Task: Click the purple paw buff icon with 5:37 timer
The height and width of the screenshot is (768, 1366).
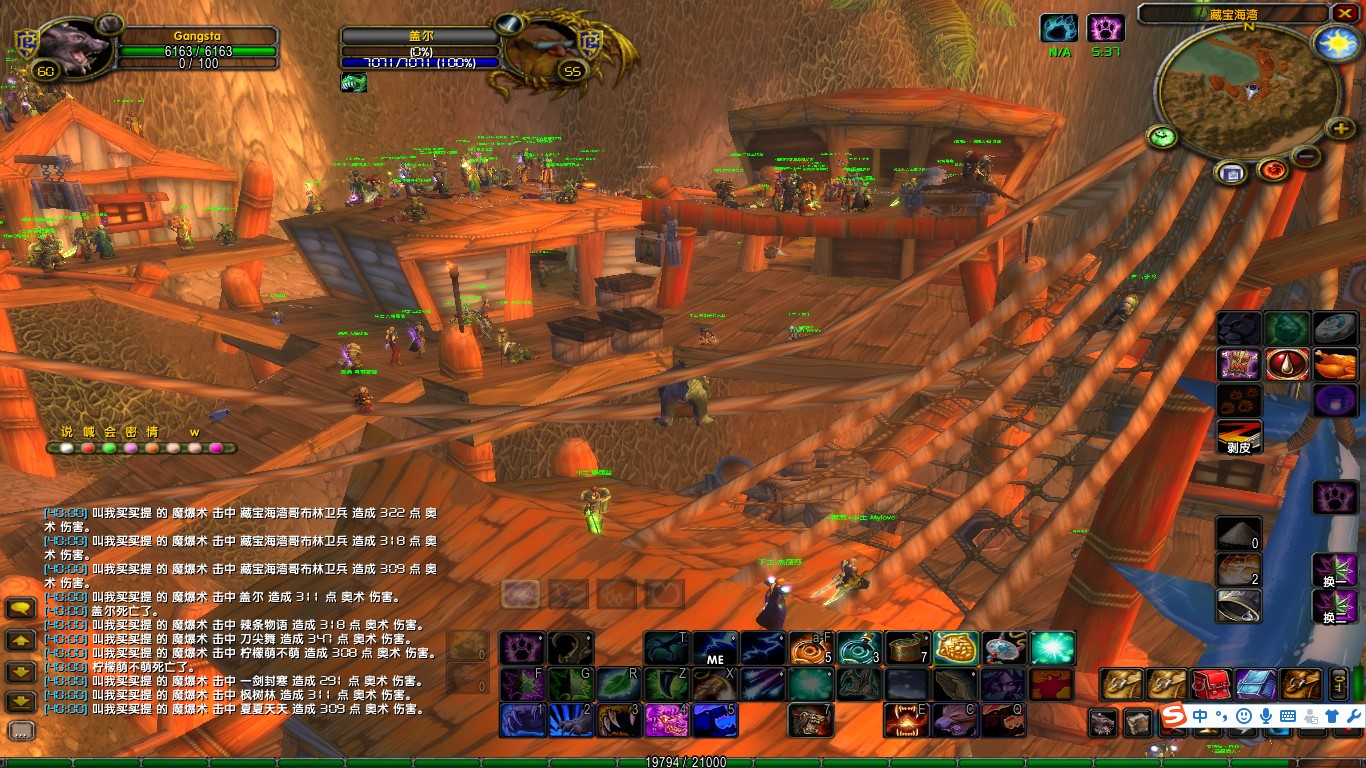Action: [1106, 27]
